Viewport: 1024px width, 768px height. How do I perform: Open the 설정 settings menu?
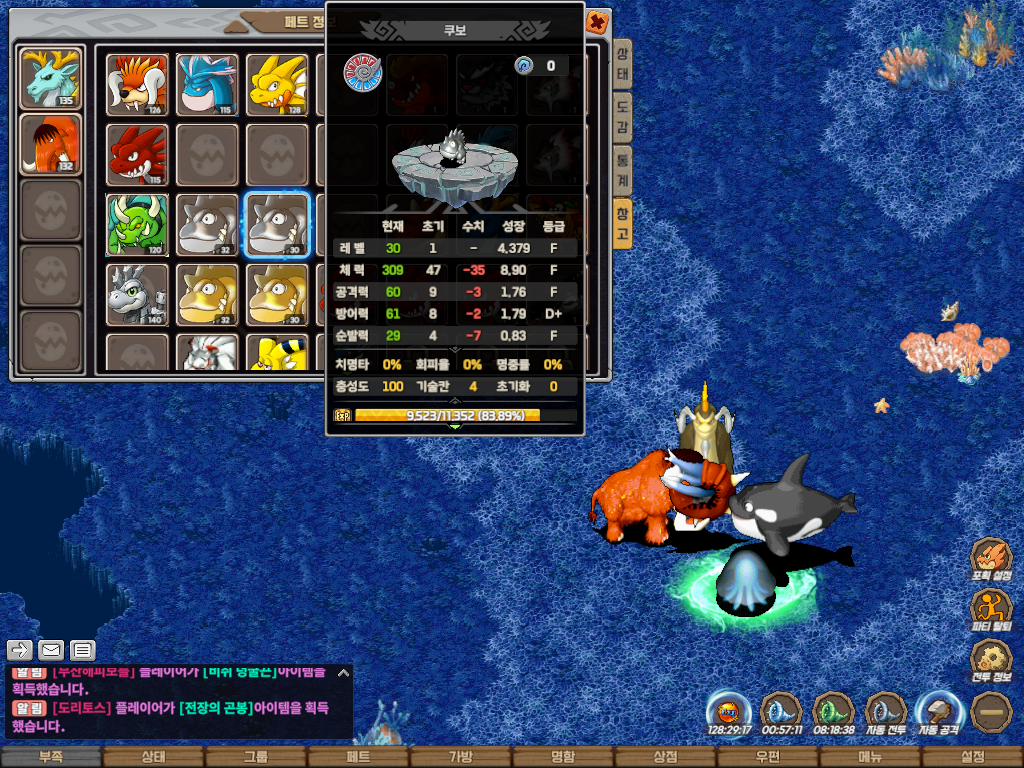(x=972, y=758)
